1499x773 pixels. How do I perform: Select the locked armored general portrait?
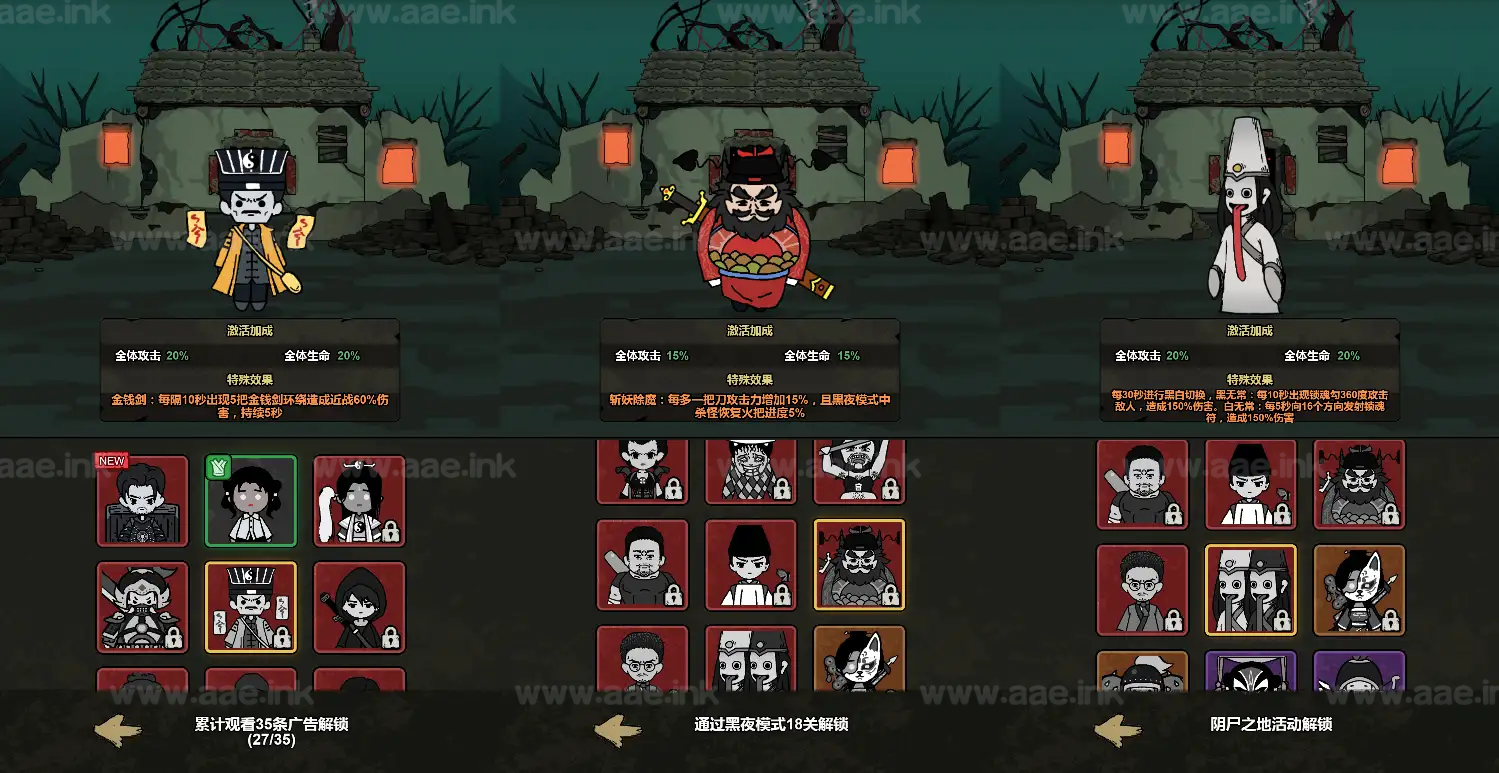(x=142, y=607)
